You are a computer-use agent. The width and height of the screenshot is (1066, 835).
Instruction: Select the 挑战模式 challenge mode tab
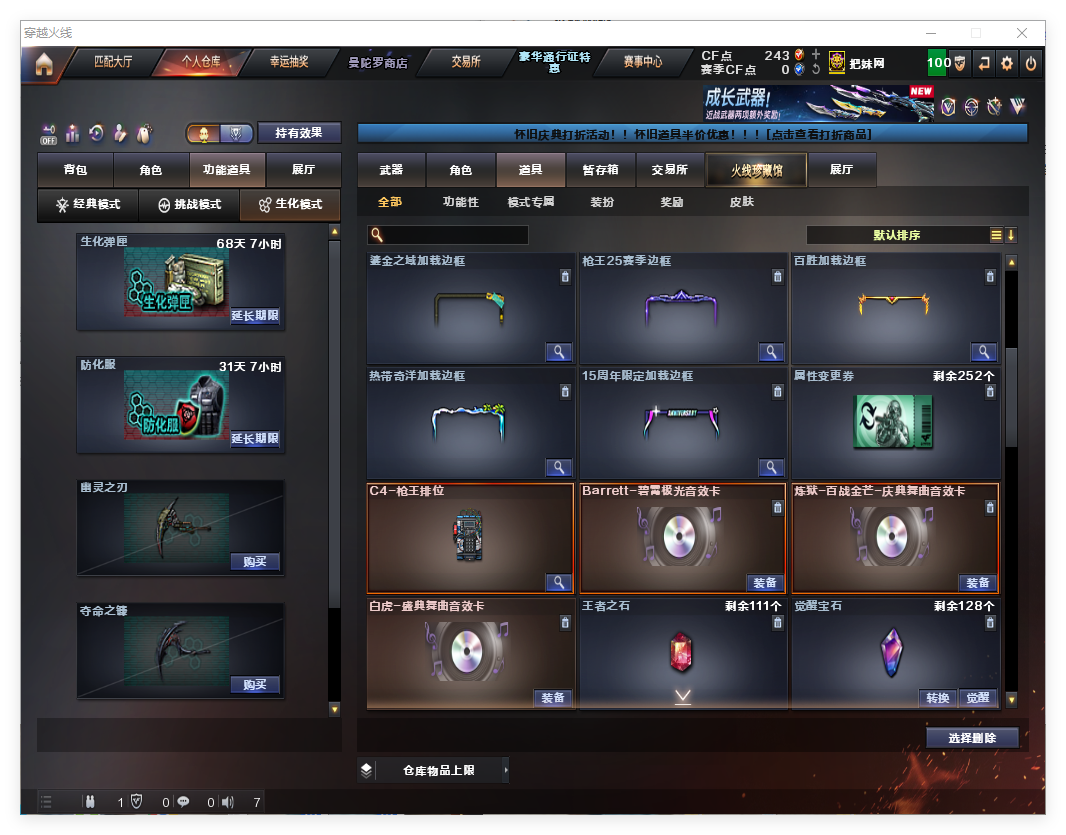point(189,205)
